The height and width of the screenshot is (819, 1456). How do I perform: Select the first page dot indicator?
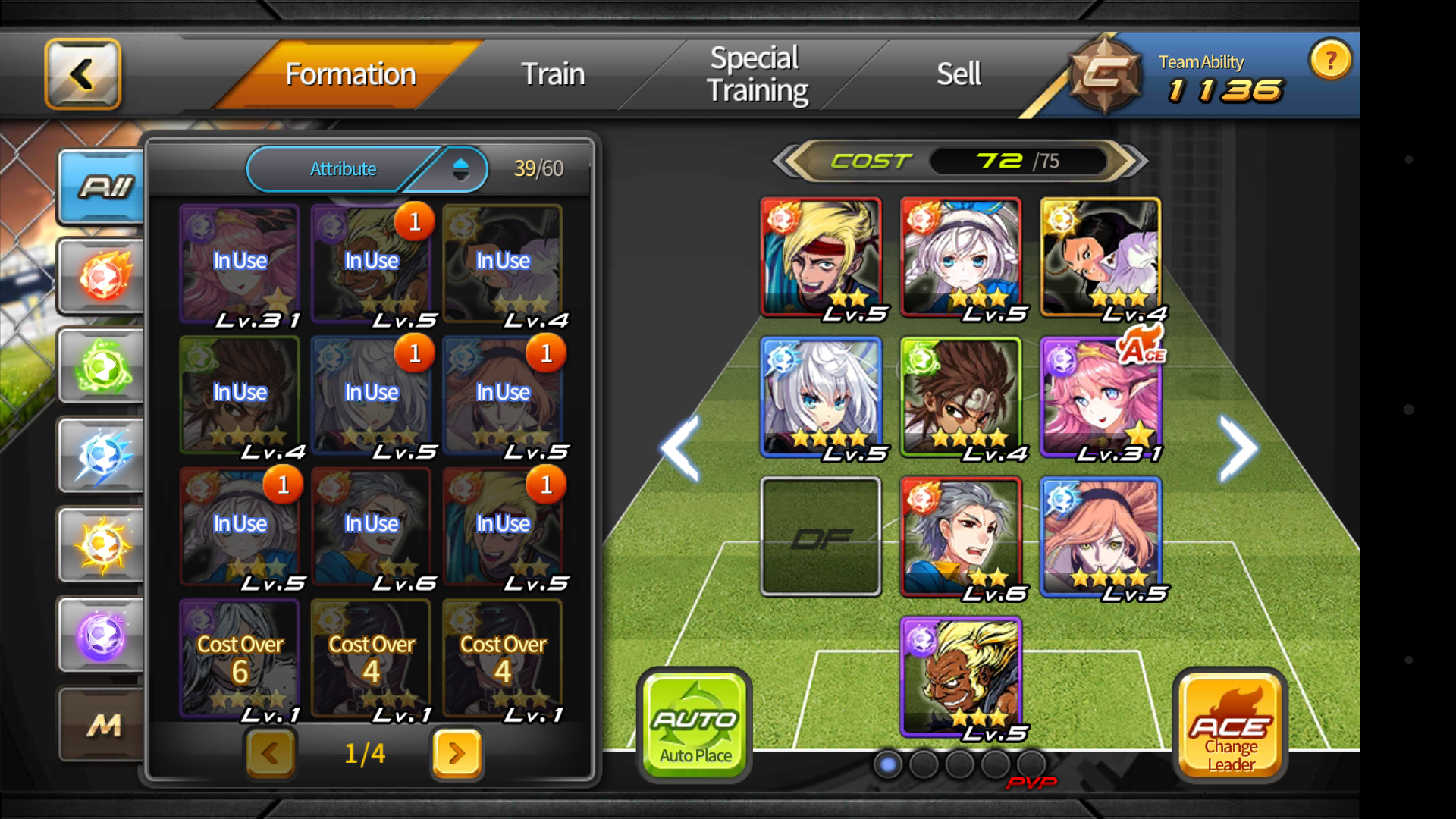click(886, 764)
